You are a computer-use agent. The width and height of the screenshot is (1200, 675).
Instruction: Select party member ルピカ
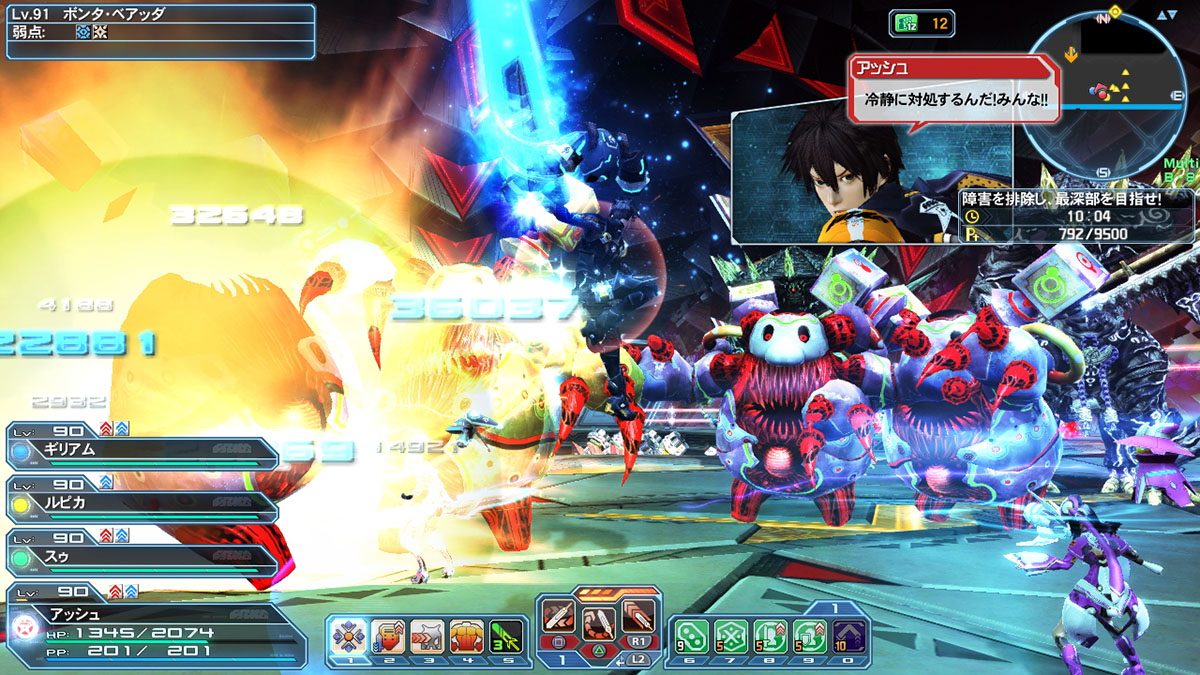(142, 498)
